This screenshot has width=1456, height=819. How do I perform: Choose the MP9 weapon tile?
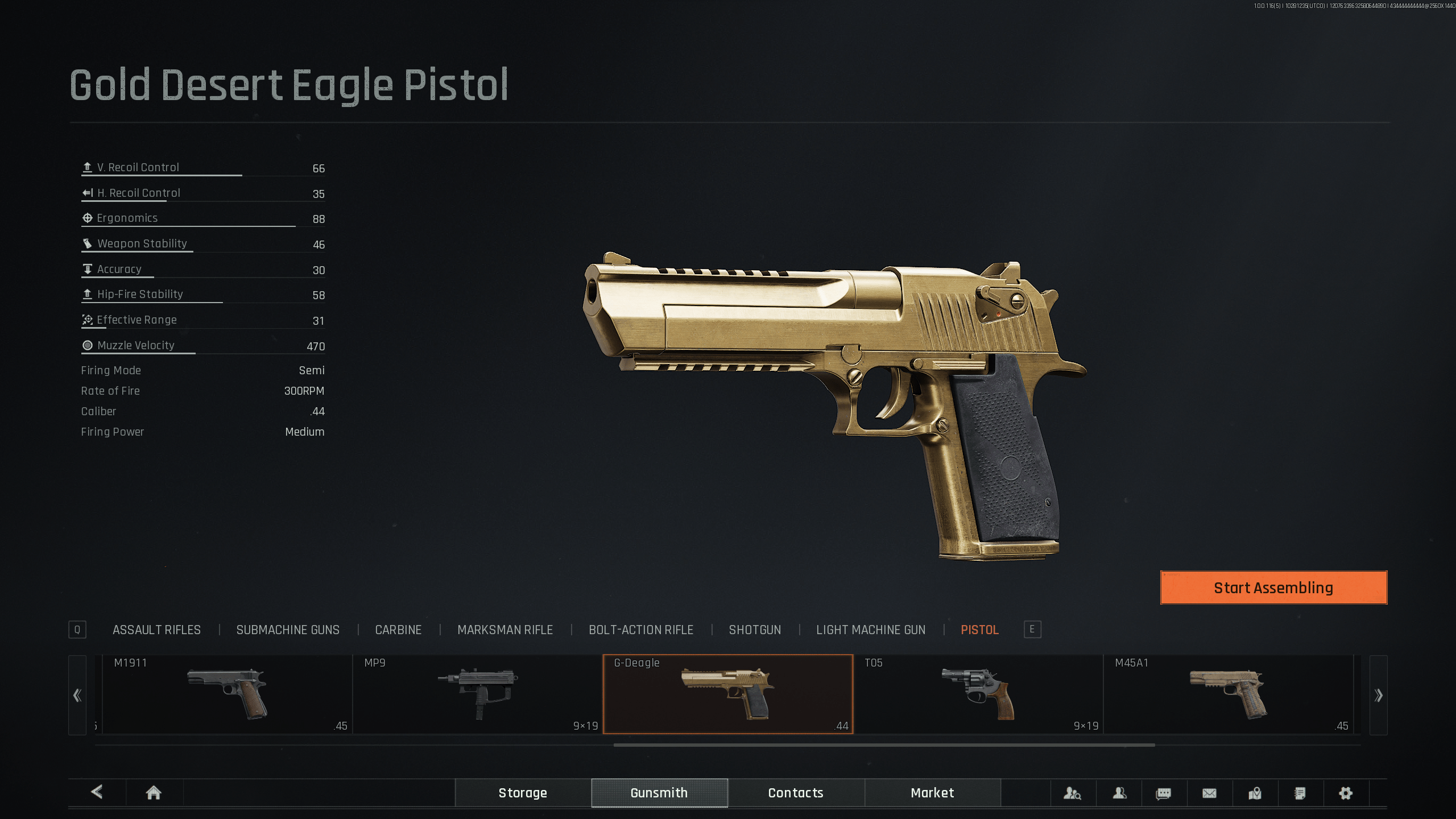click(x=478, y=694)
